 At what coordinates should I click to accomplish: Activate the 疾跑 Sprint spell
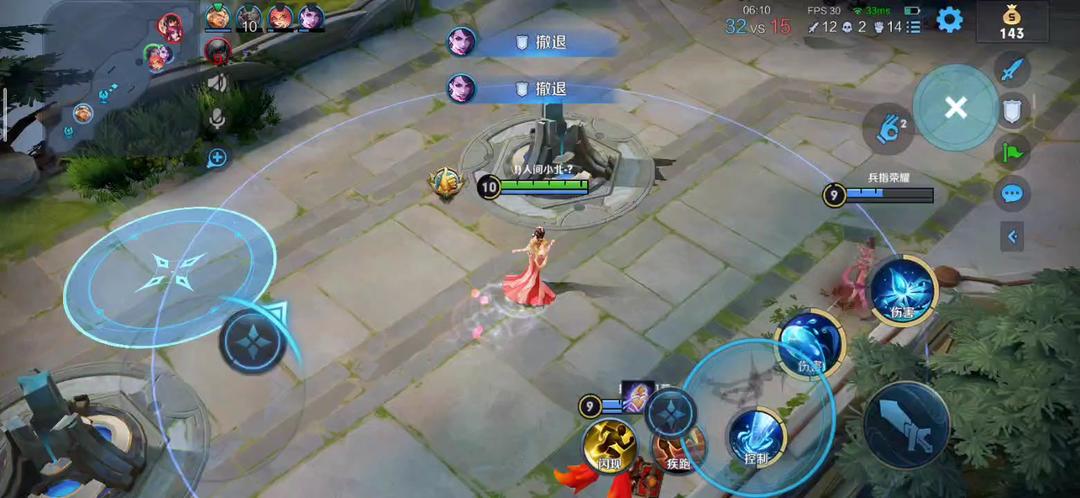tap(678, 447)
